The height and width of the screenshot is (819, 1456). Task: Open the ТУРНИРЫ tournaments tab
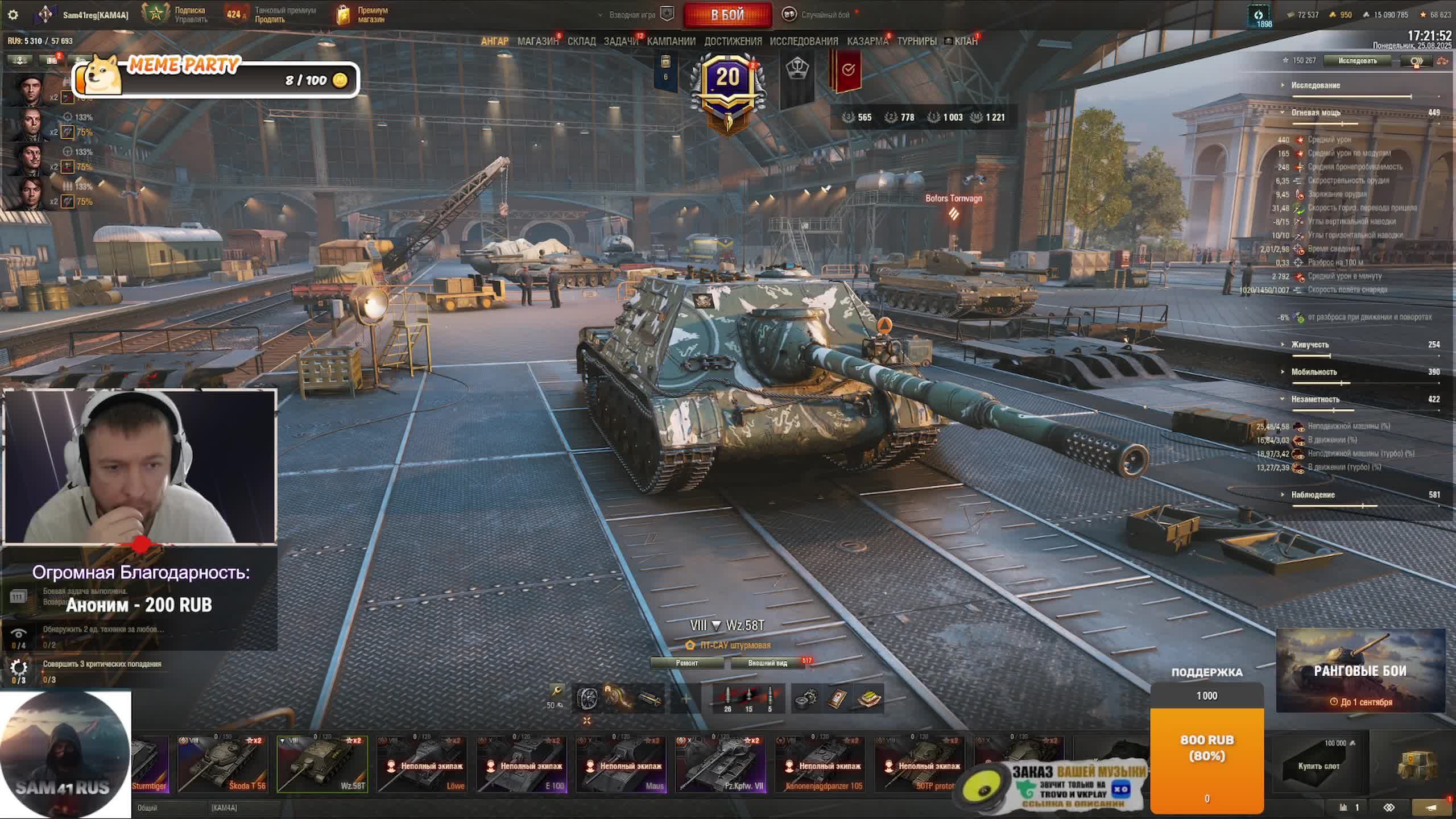[917, 41]
